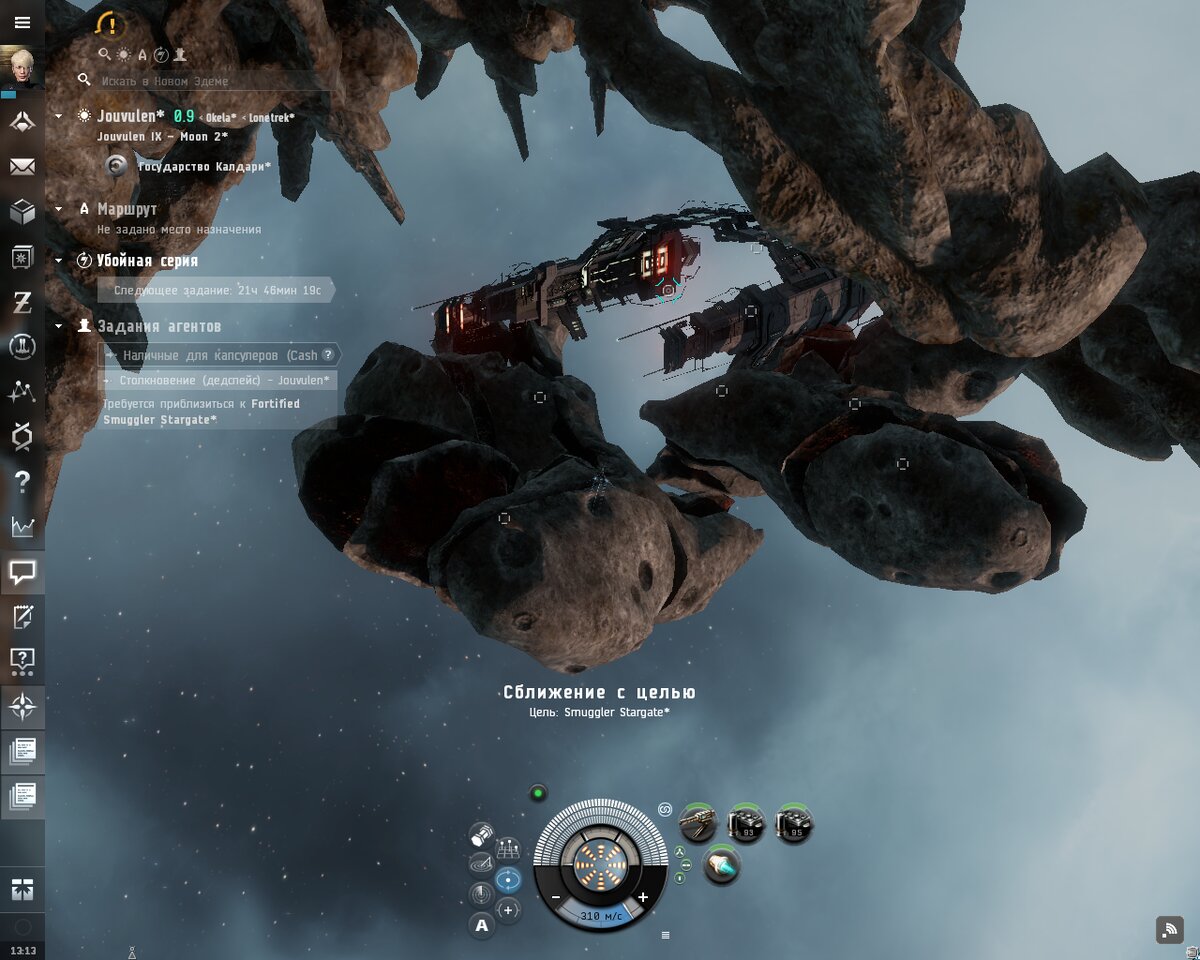
Task: Open the market graph icon
Action: [x=22, y=526]
